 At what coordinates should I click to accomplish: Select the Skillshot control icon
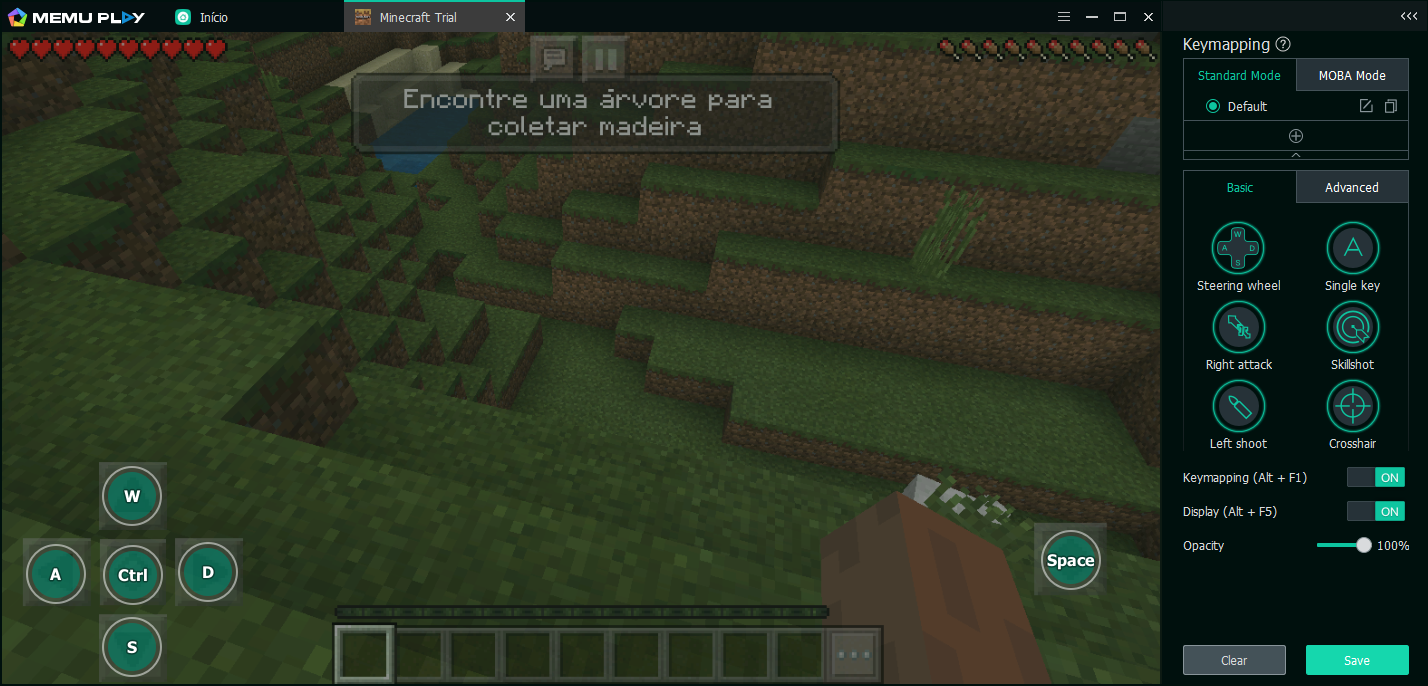point(1352,327)
